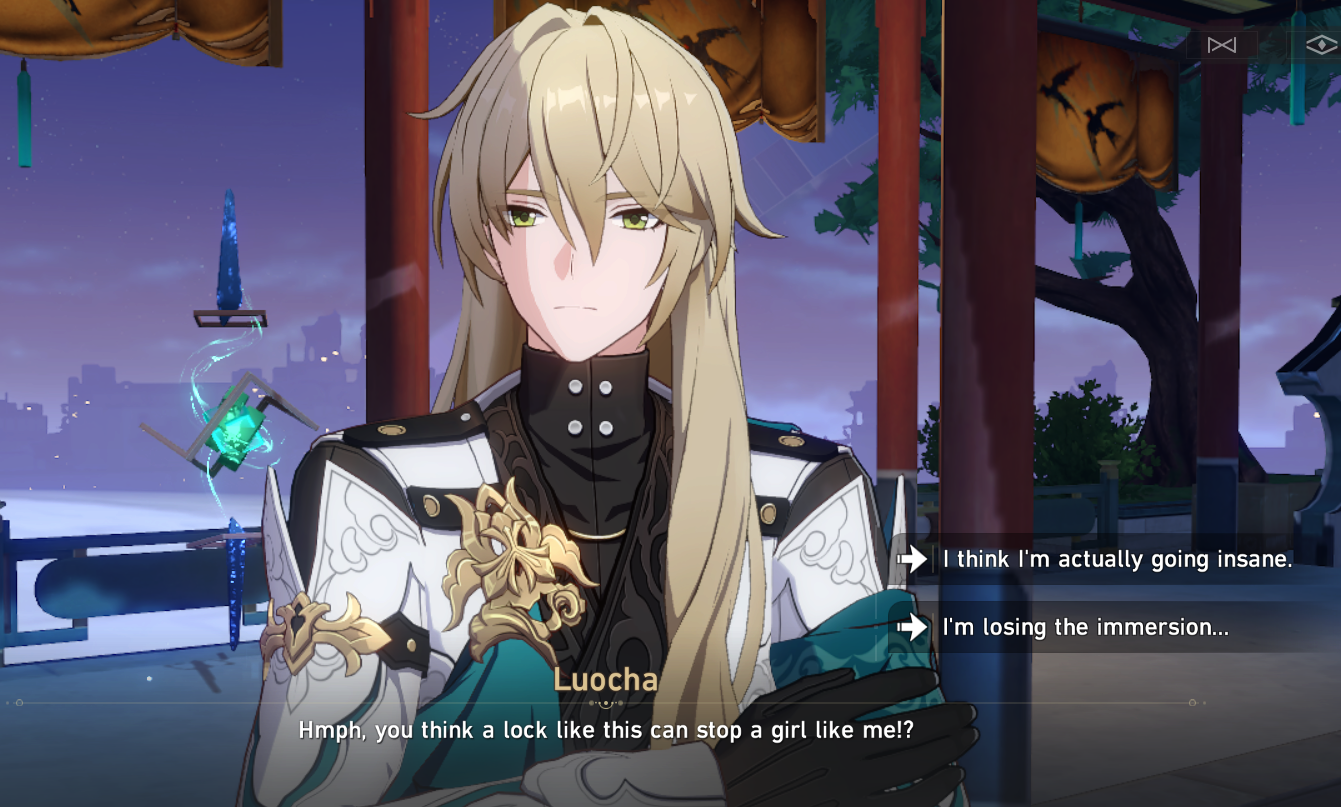Toggle the bowtie-shaped auto-advance icon off
This screenshot has width=1341, height=807.
pyautogui.click(x=1221, y=44)
